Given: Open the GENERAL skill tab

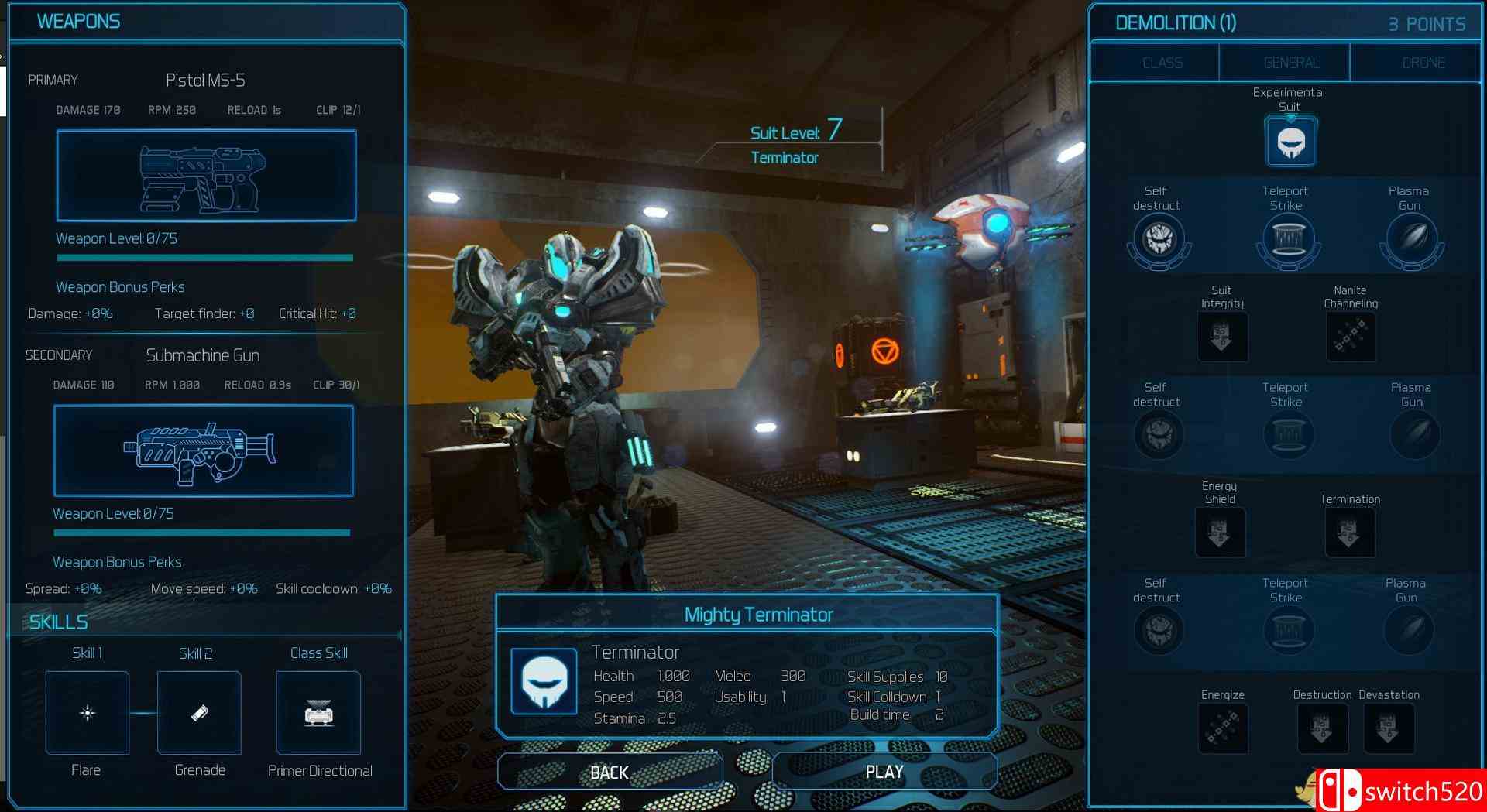Looking at the screenshot, I should pyautogui.click(x=1290, y=63).
